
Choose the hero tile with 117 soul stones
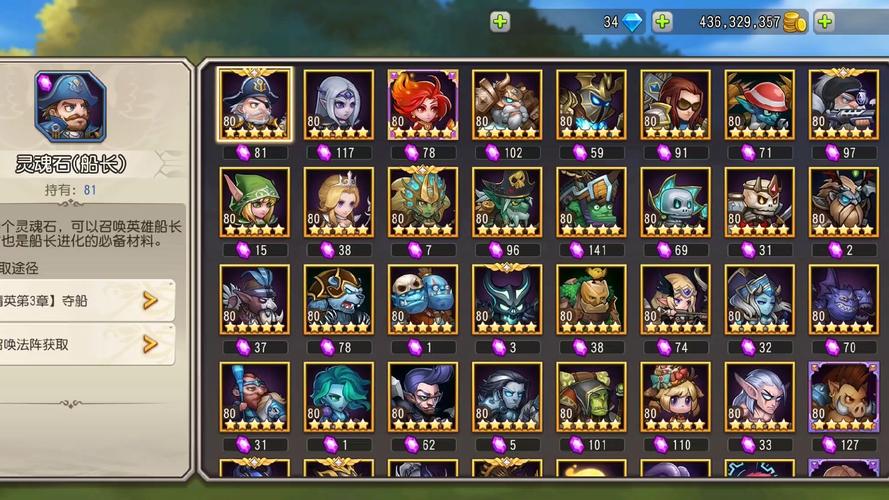click(338, 104)
